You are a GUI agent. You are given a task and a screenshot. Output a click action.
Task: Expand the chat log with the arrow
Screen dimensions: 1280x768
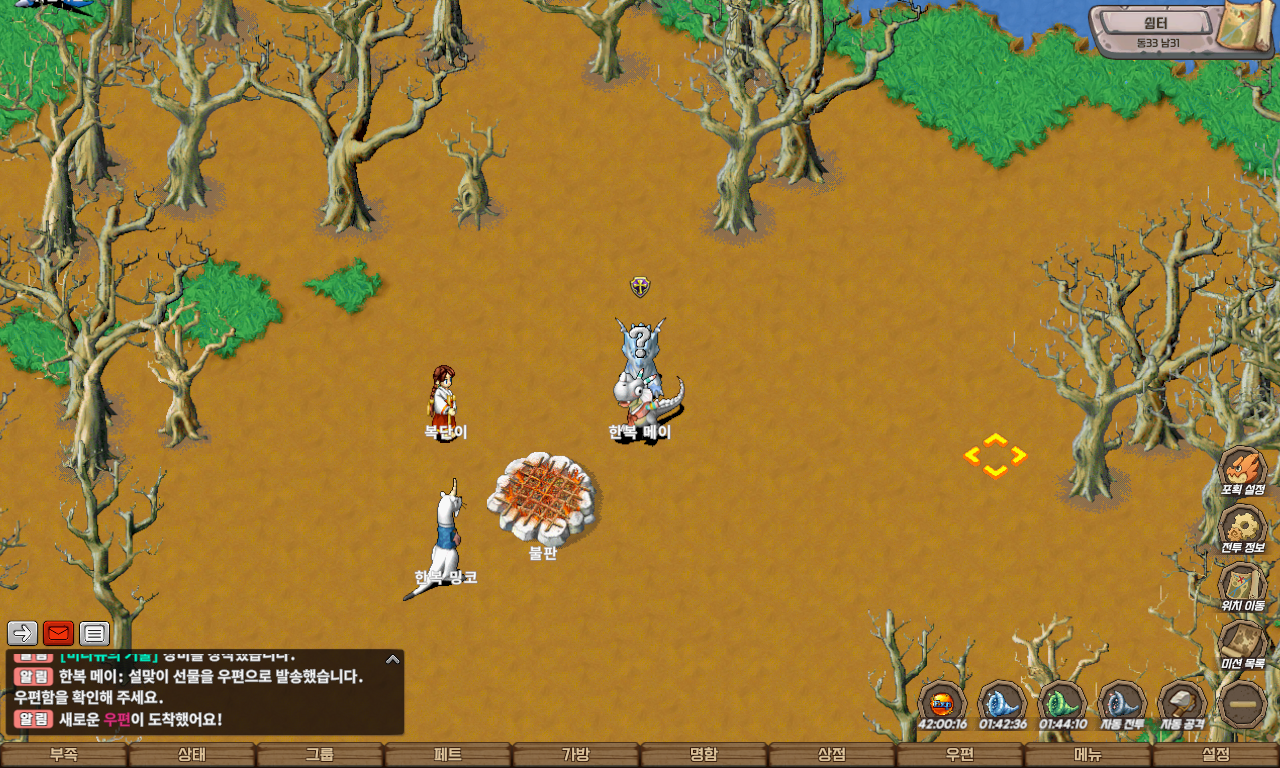393,659
